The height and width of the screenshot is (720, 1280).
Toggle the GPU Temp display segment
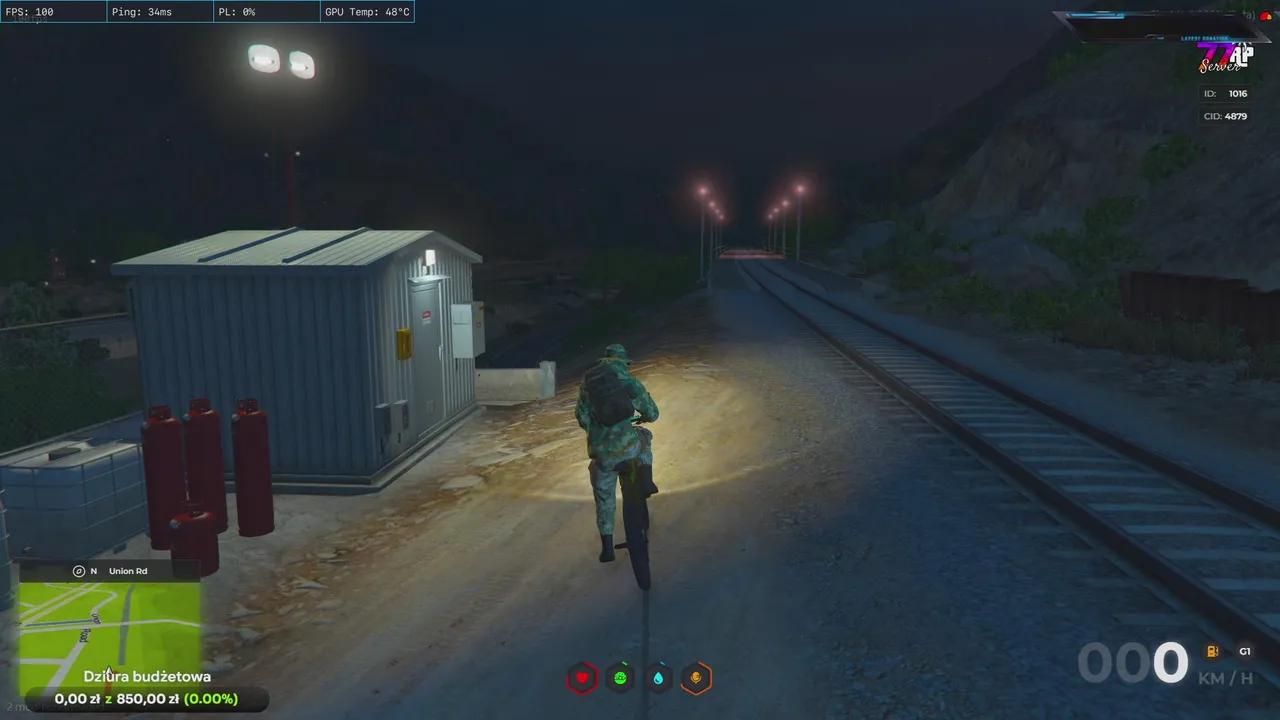coord(366,12)
